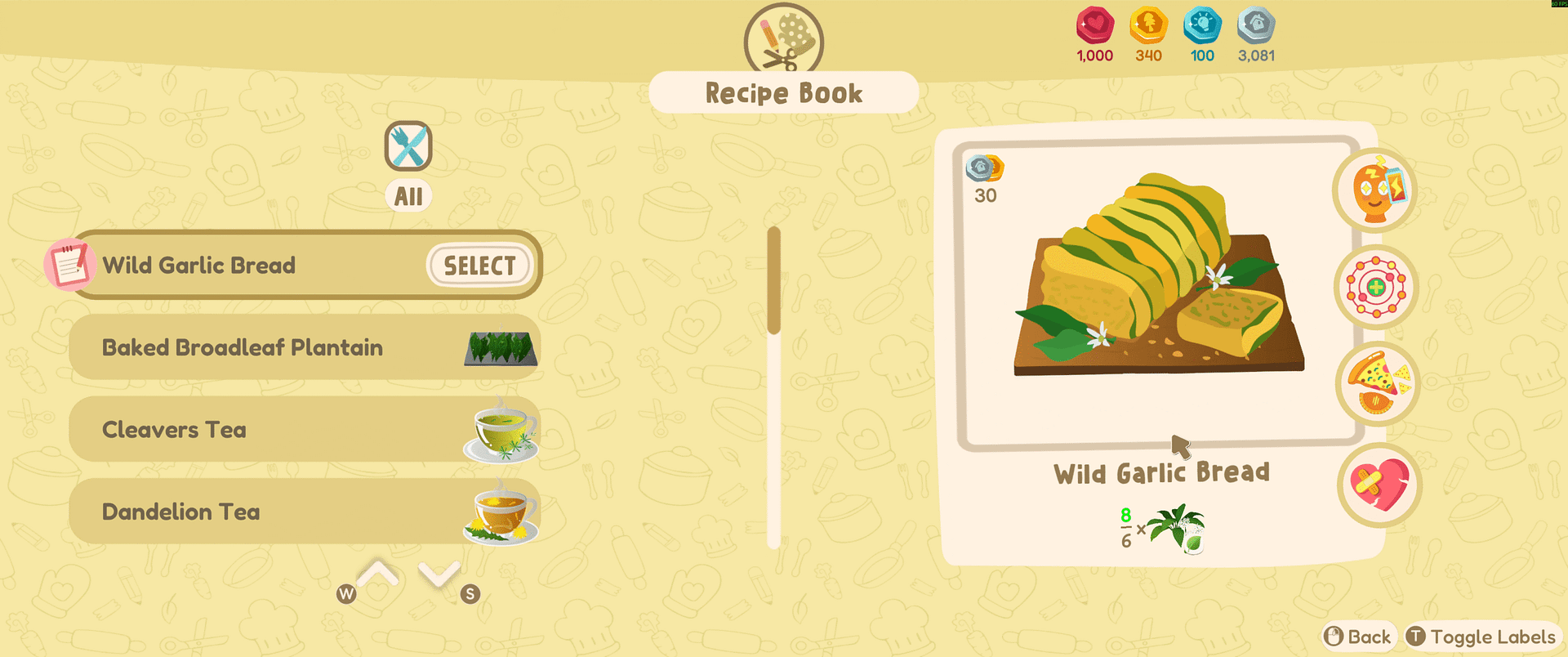Click the recipe list scrollbar
The image size is (1568, 657).
pyautogui.click(x=773, y=281)
